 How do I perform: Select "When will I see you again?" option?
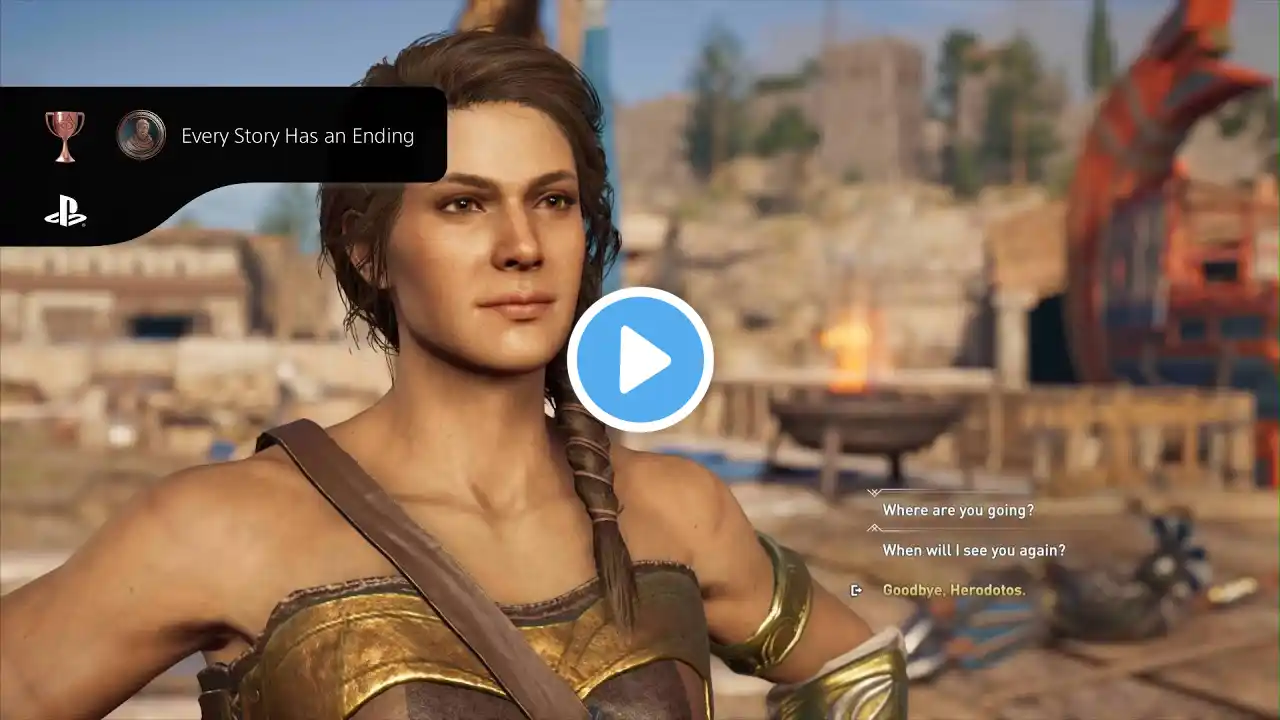coord(973,550)
